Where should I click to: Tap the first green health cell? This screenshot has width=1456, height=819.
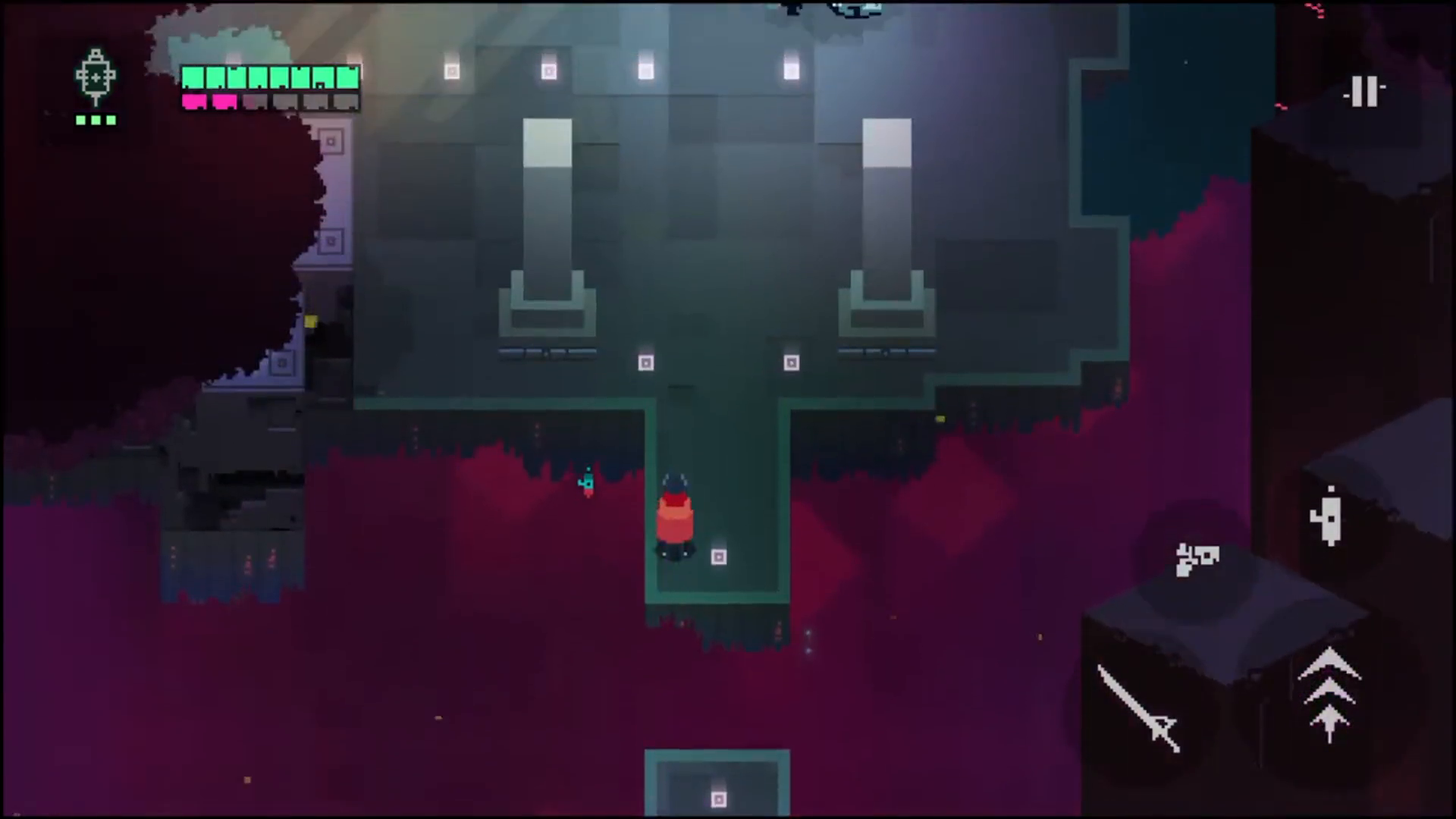point(193,77)
